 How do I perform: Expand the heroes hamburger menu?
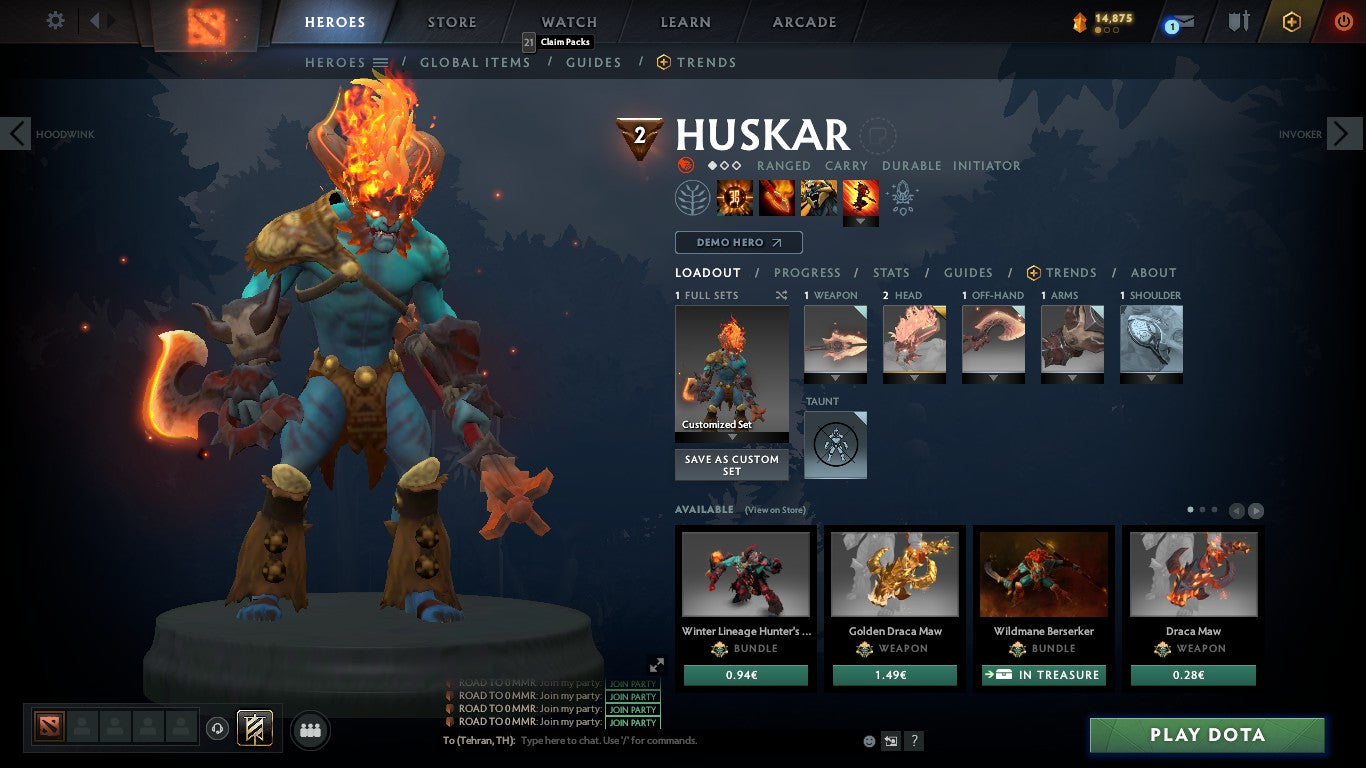click(381, 62)
